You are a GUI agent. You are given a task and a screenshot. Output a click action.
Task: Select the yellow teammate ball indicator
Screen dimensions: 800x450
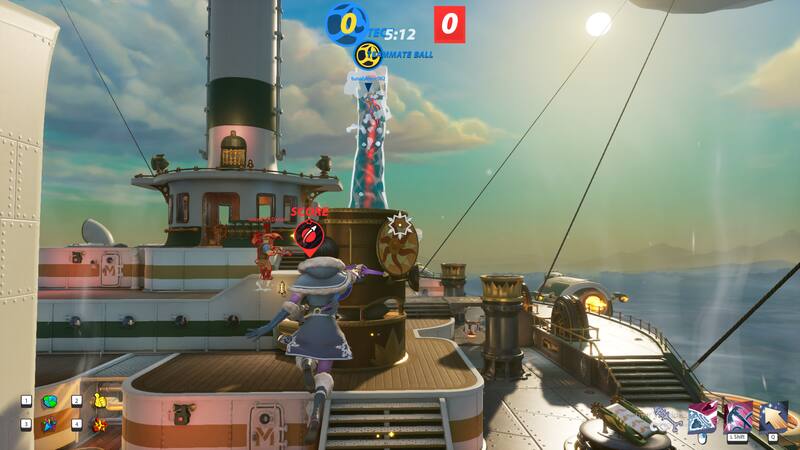(366, 54)
